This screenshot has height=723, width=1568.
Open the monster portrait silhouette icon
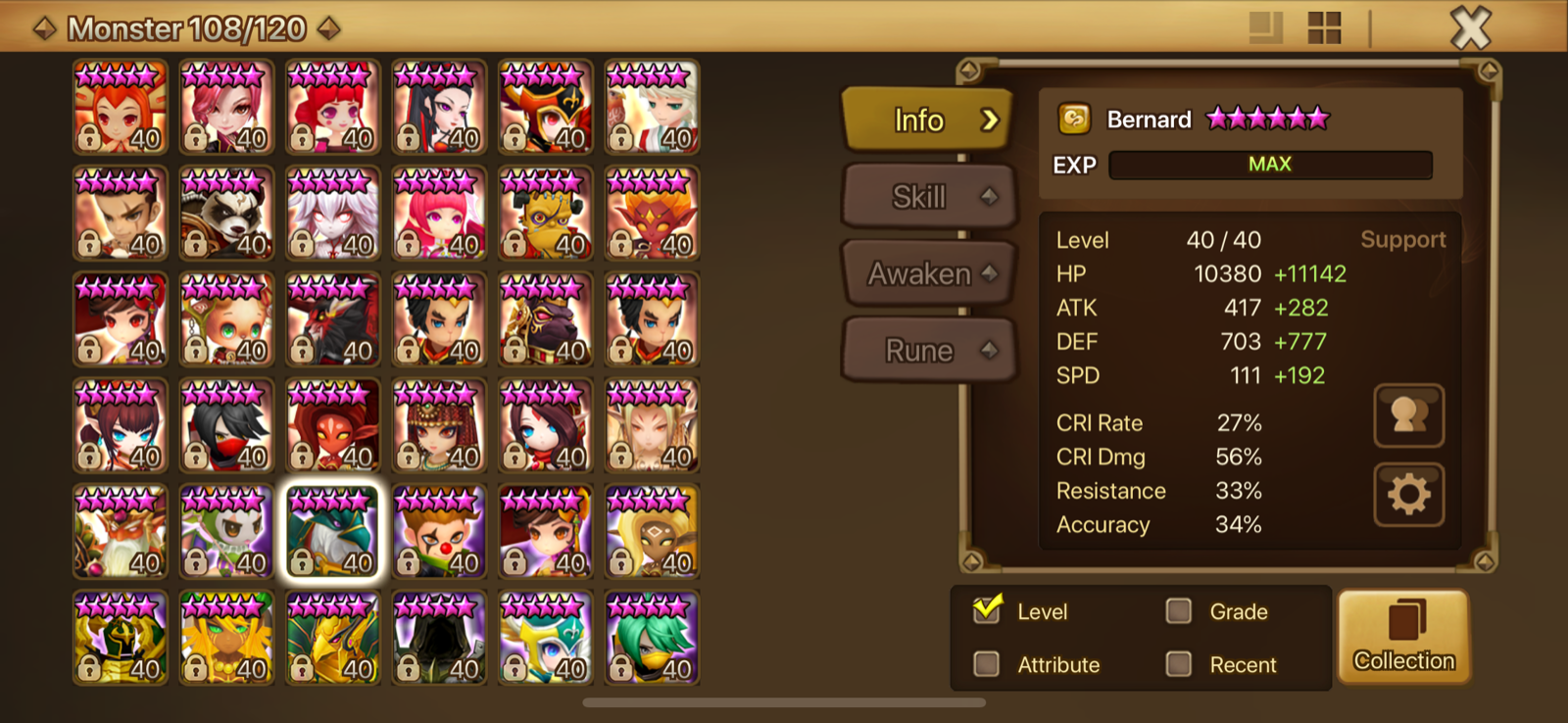pyautogui.click(x=1408, y=414)
